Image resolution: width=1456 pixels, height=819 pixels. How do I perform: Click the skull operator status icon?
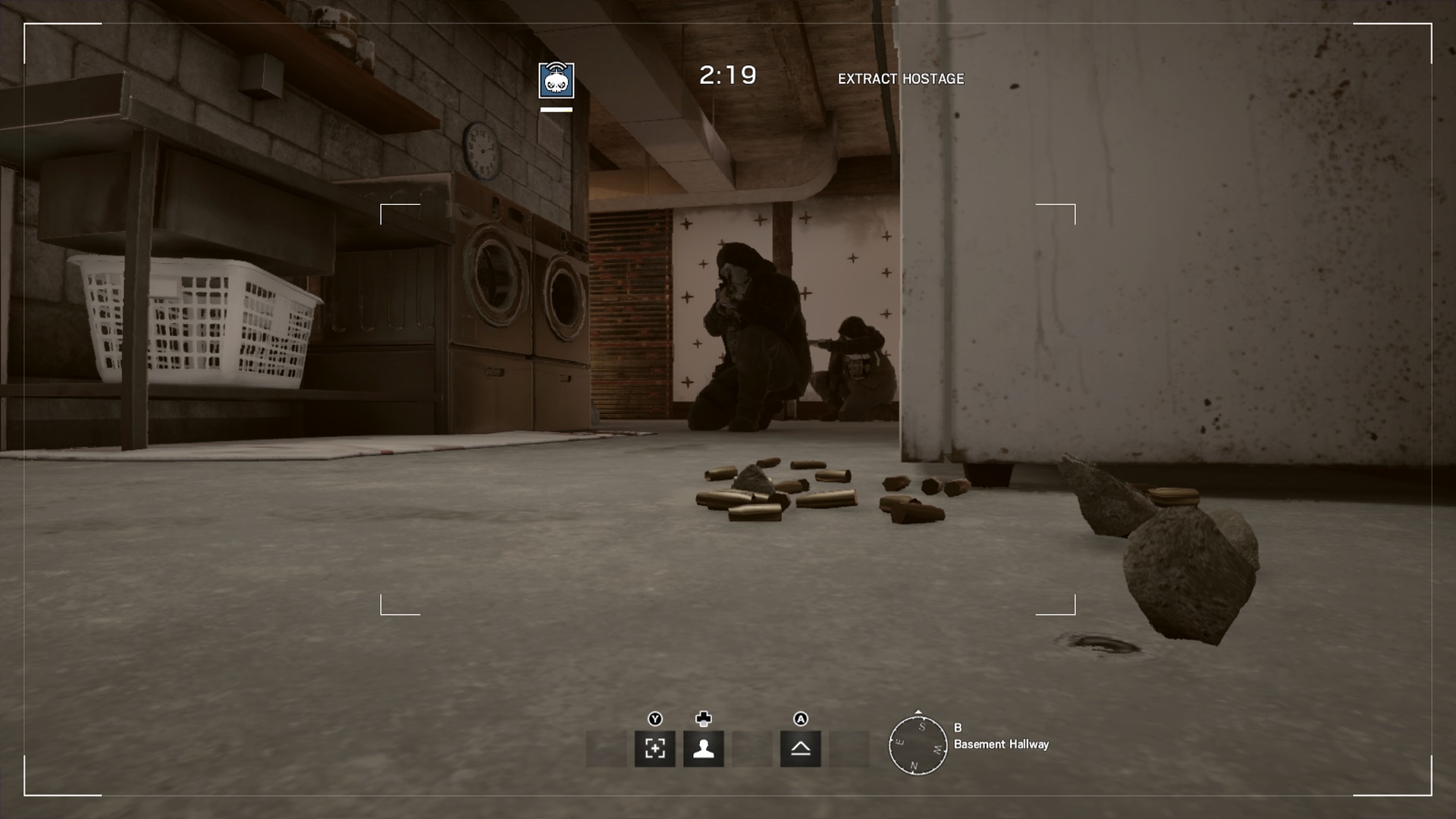[556, 80]
